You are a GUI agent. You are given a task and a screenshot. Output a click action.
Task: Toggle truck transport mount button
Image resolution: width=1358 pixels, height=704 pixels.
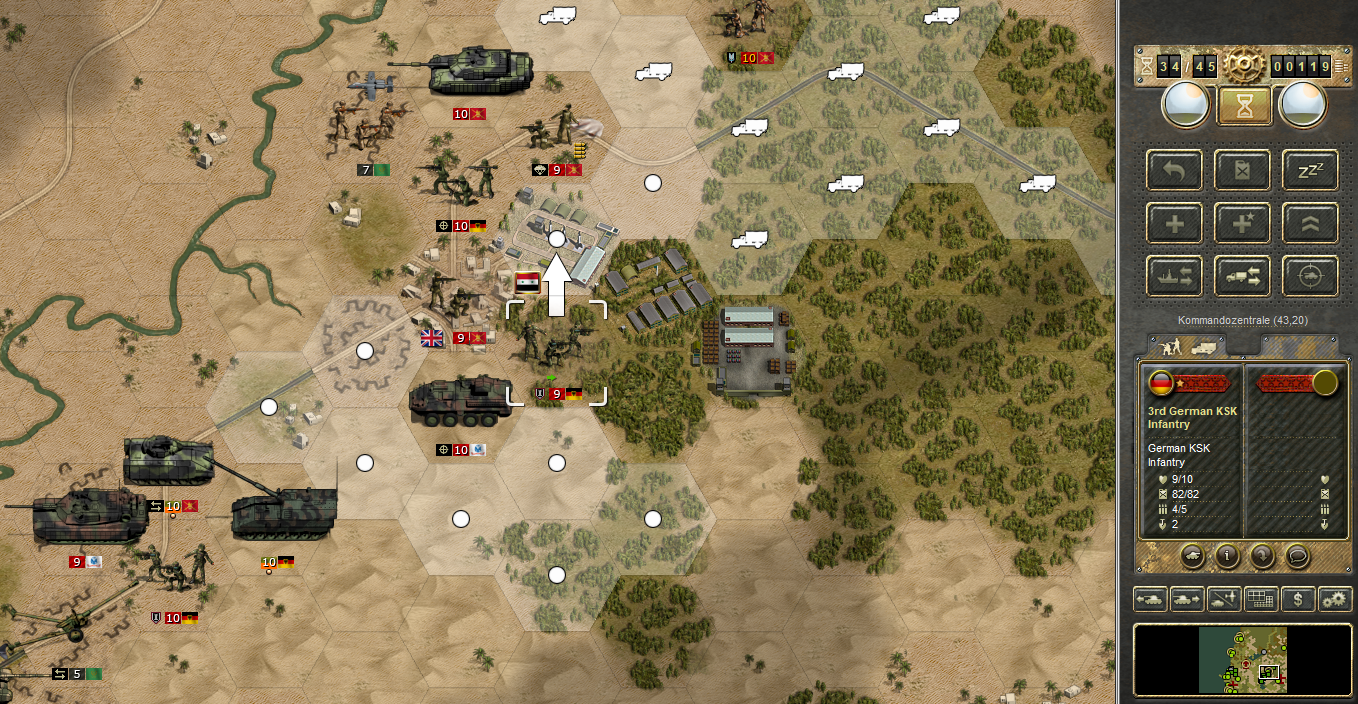pyautogui.click(x=1243, y=275)
